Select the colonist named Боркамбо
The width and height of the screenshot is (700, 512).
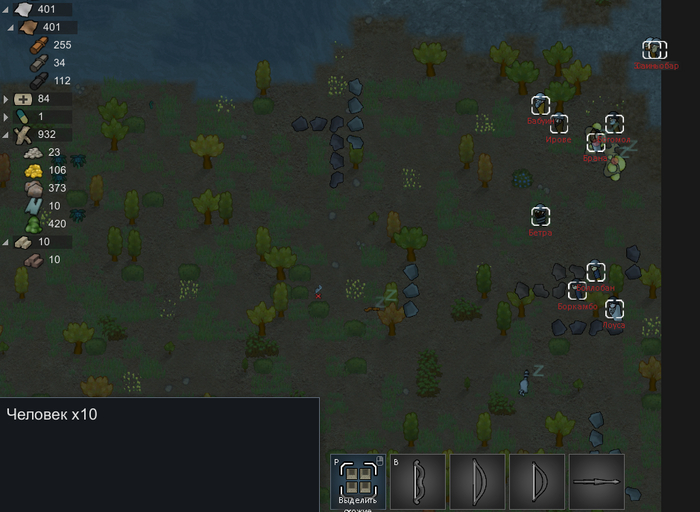(577, 291)
